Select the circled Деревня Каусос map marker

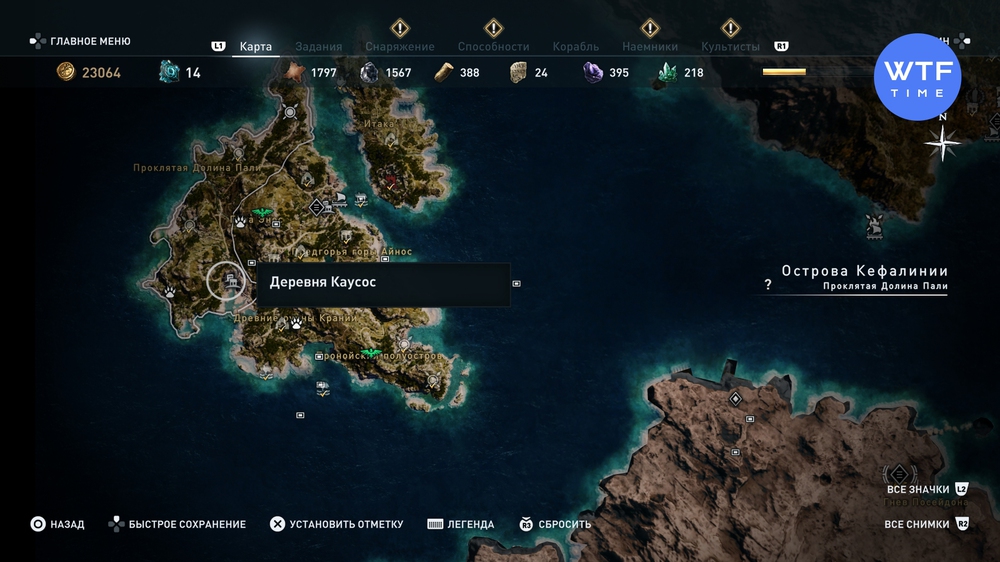point(227,281)
